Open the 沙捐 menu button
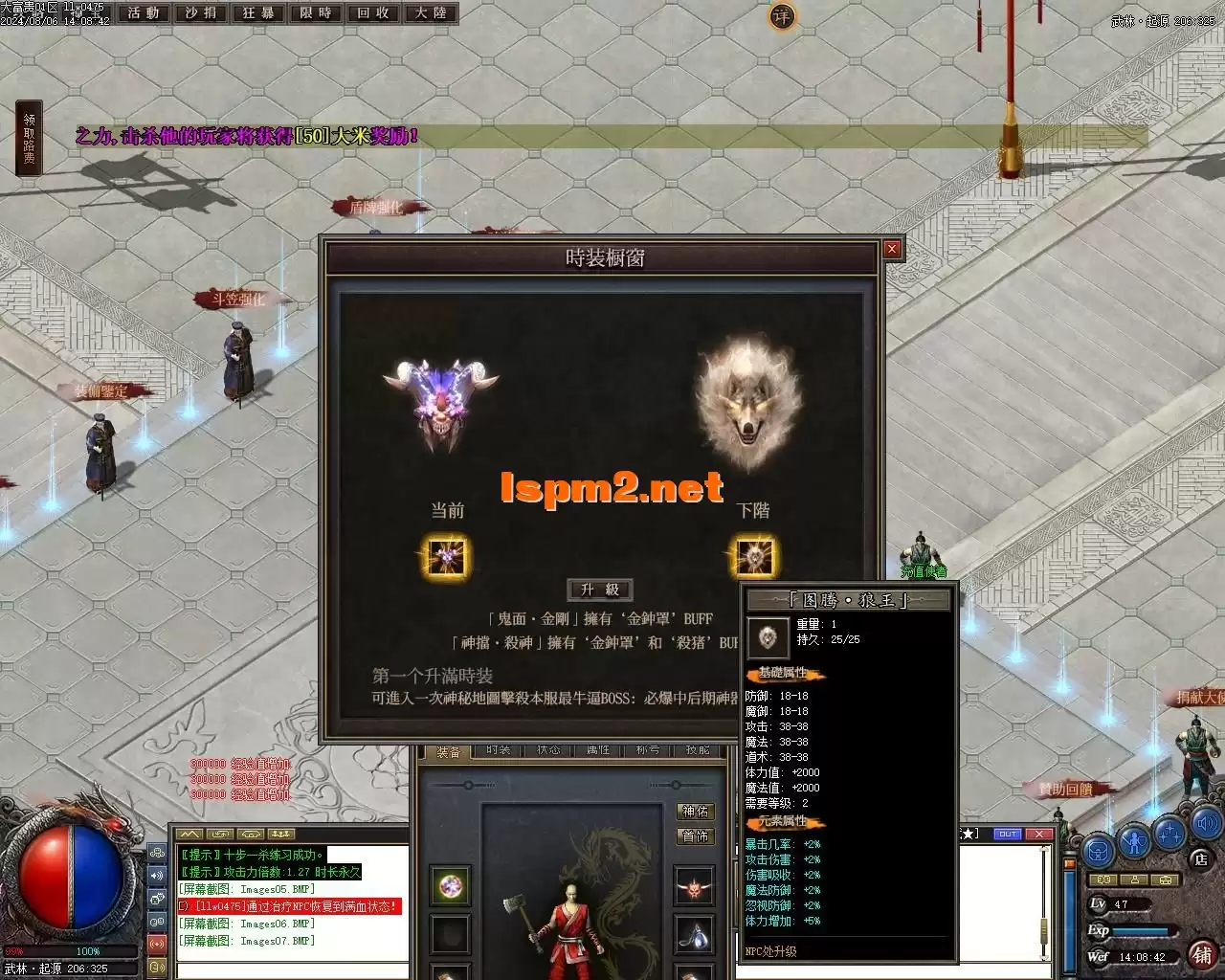This screenshot has height=980, width=1225. point(201,12)
